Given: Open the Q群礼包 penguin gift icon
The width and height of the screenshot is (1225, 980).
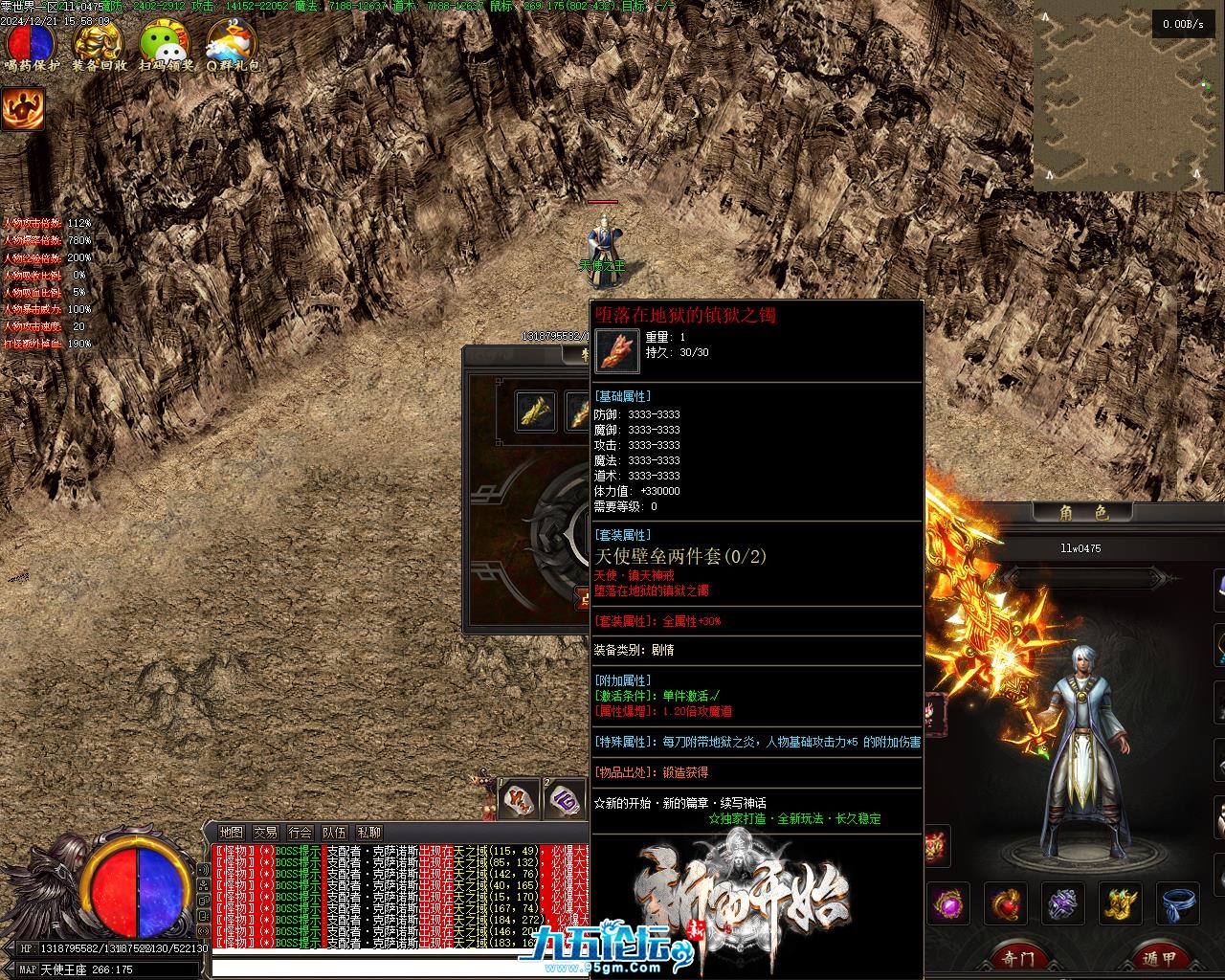Looking at the screenshot, I should (233, 43).
